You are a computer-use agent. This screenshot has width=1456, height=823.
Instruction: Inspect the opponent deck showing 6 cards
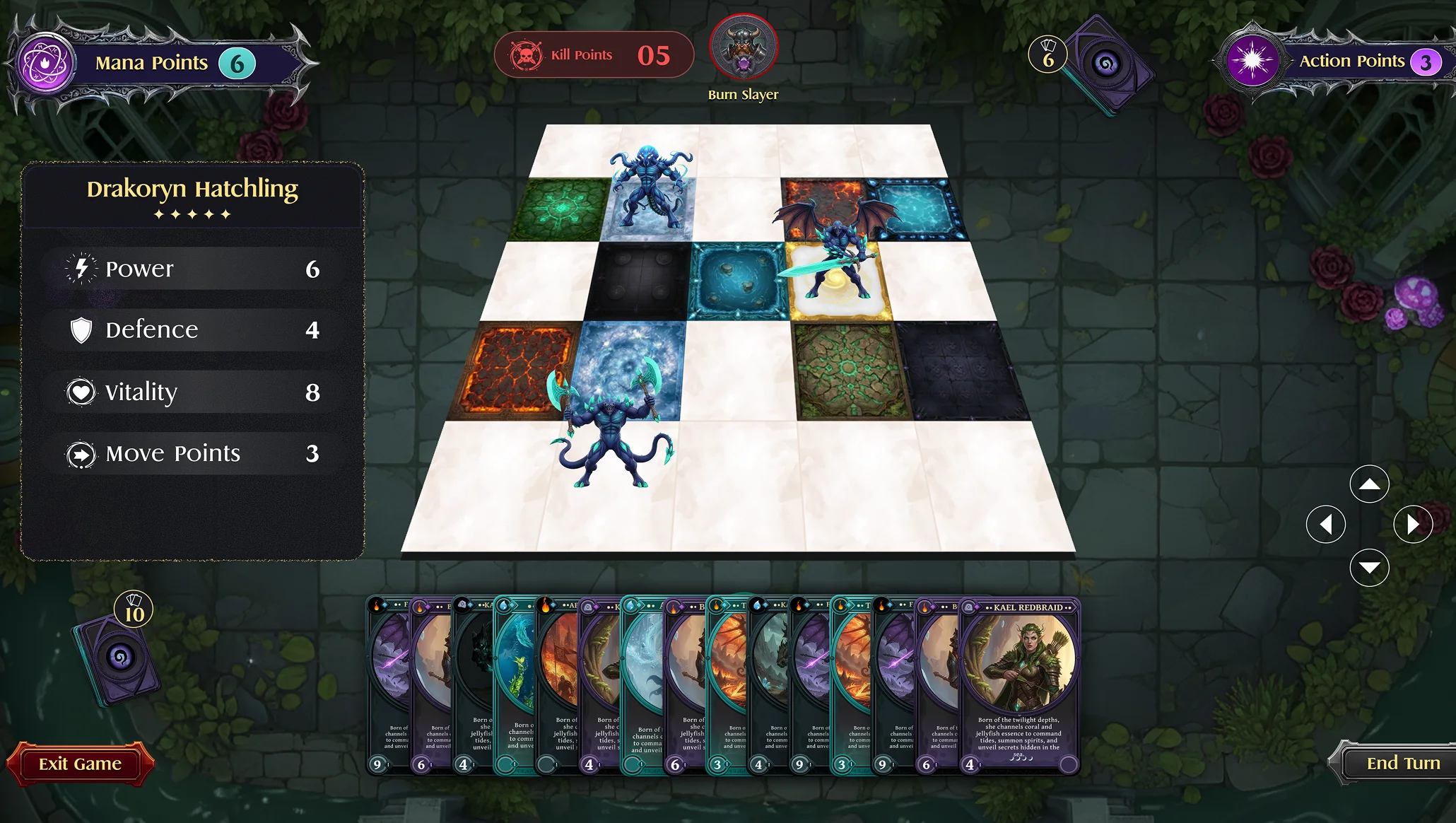tap(1106, 65)
